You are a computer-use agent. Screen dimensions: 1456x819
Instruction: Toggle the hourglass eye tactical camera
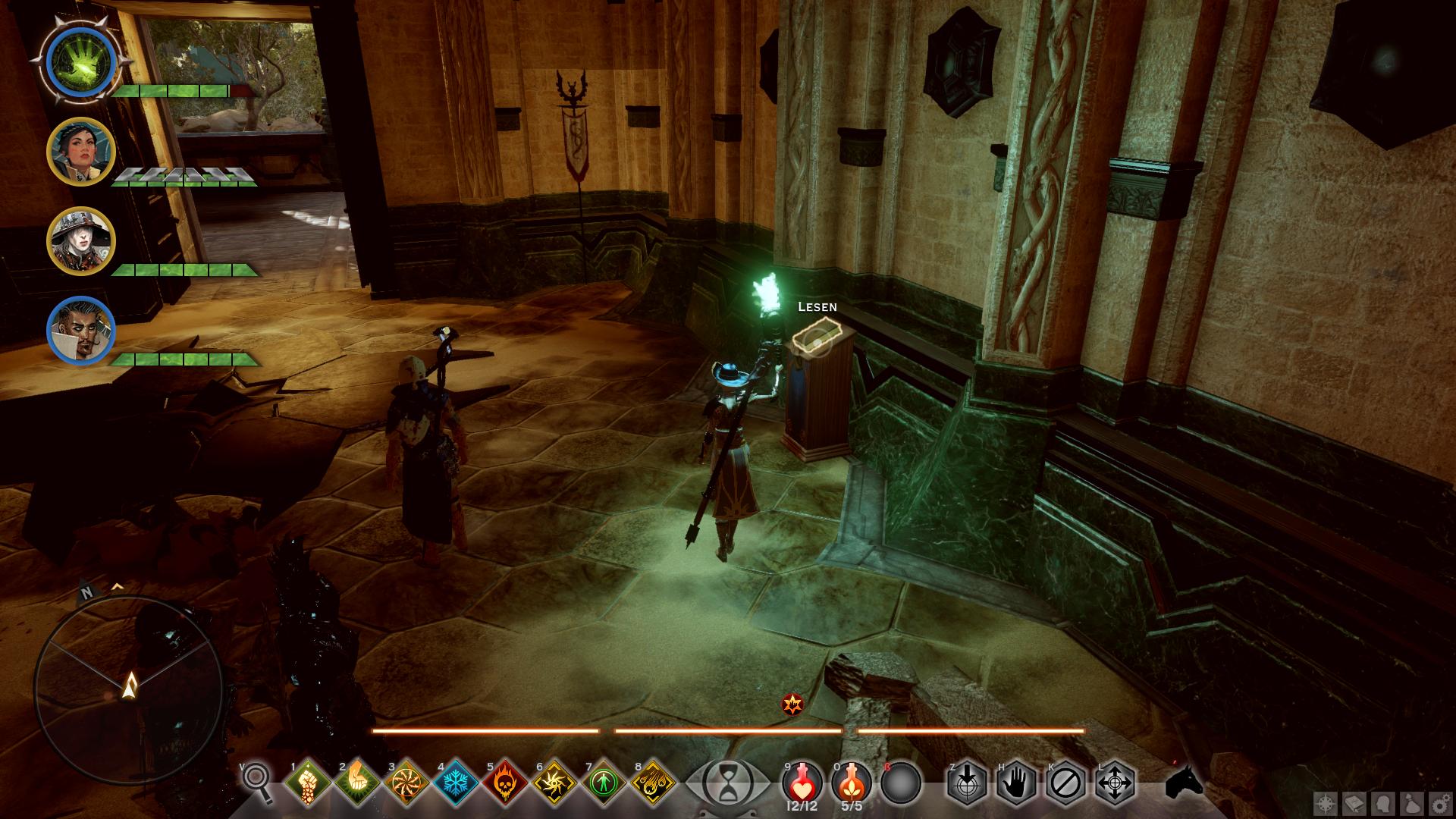725,782
